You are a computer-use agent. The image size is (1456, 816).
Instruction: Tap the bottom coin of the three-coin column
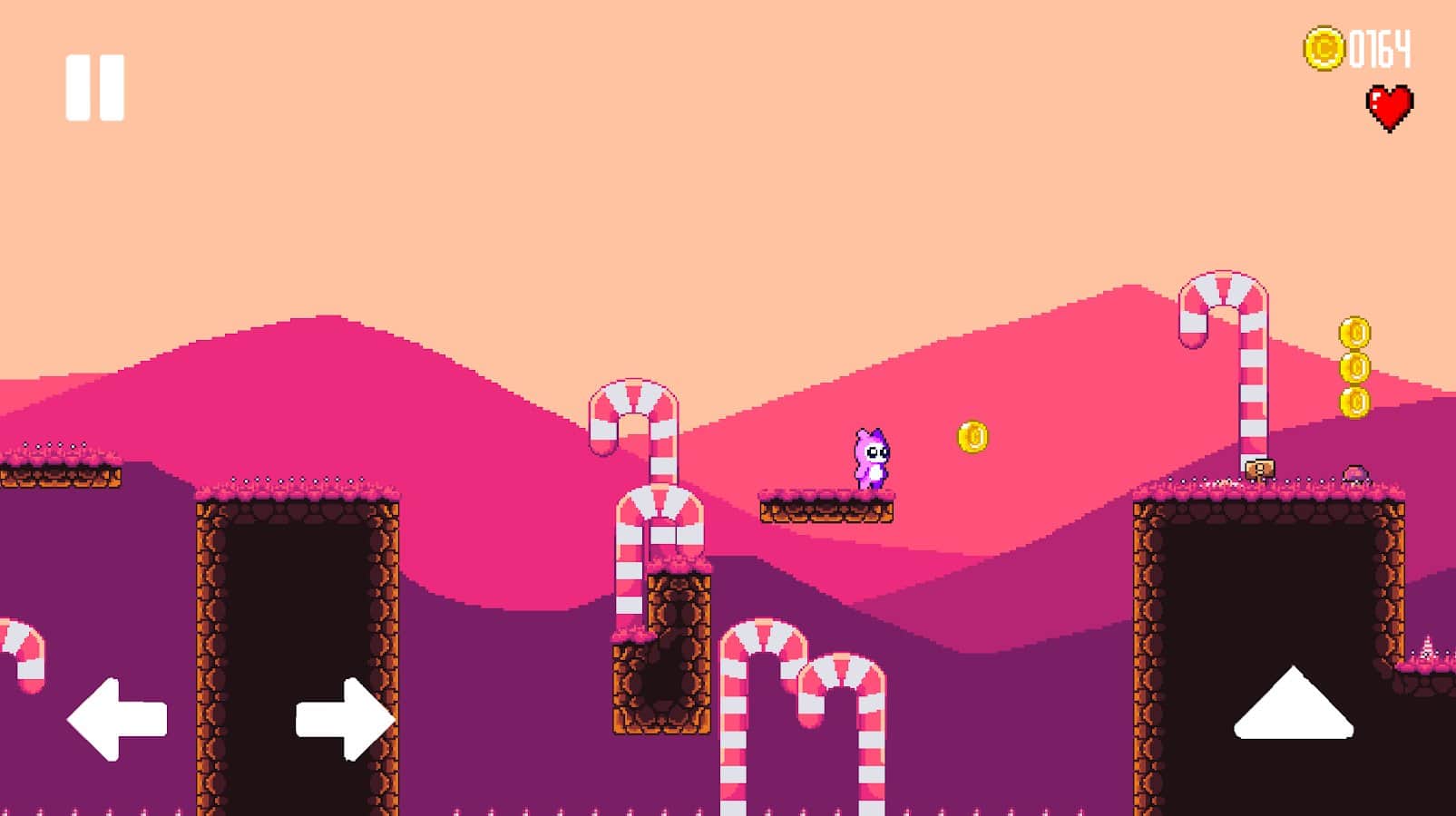1358,401
